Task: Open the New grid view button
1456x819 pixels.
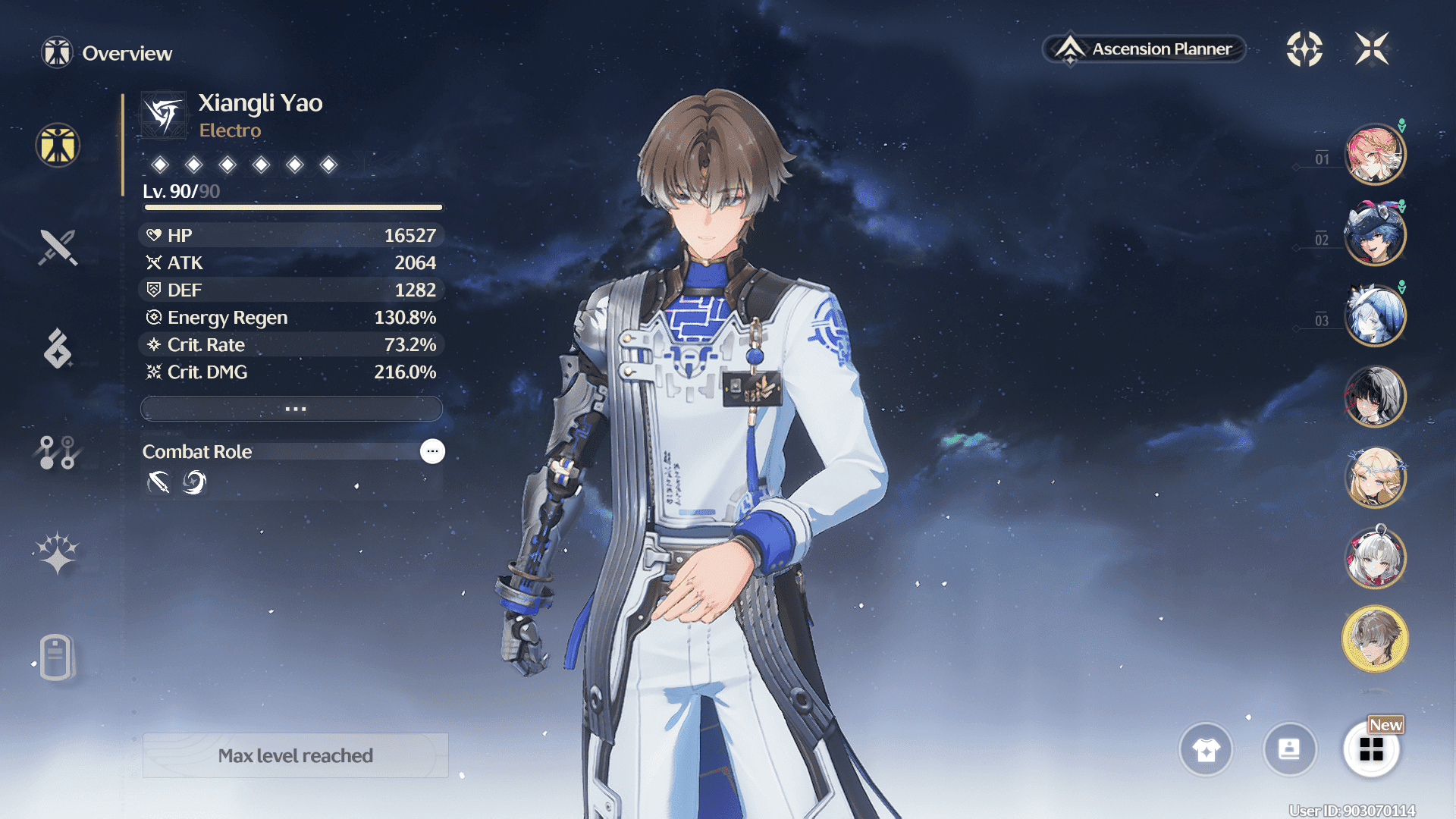Action: tap(1371, 750)
